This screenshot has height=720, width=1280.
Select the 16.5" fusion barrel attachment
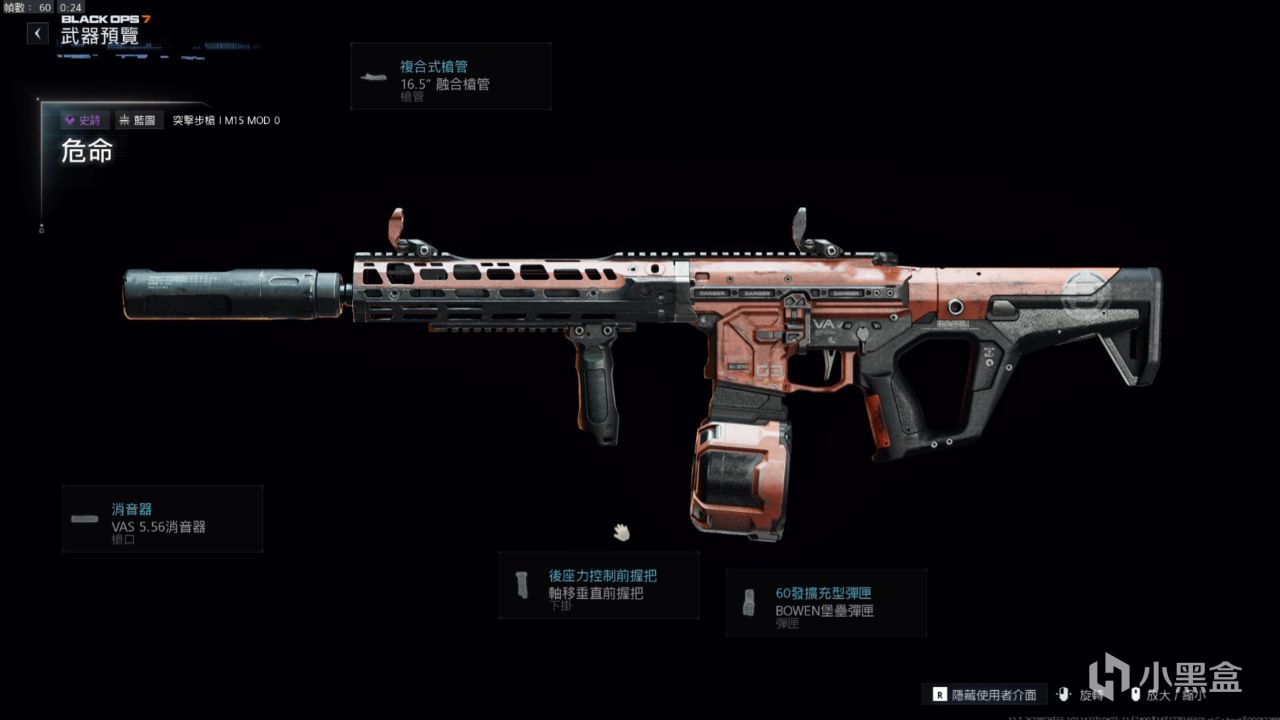[x=451, y=76]
